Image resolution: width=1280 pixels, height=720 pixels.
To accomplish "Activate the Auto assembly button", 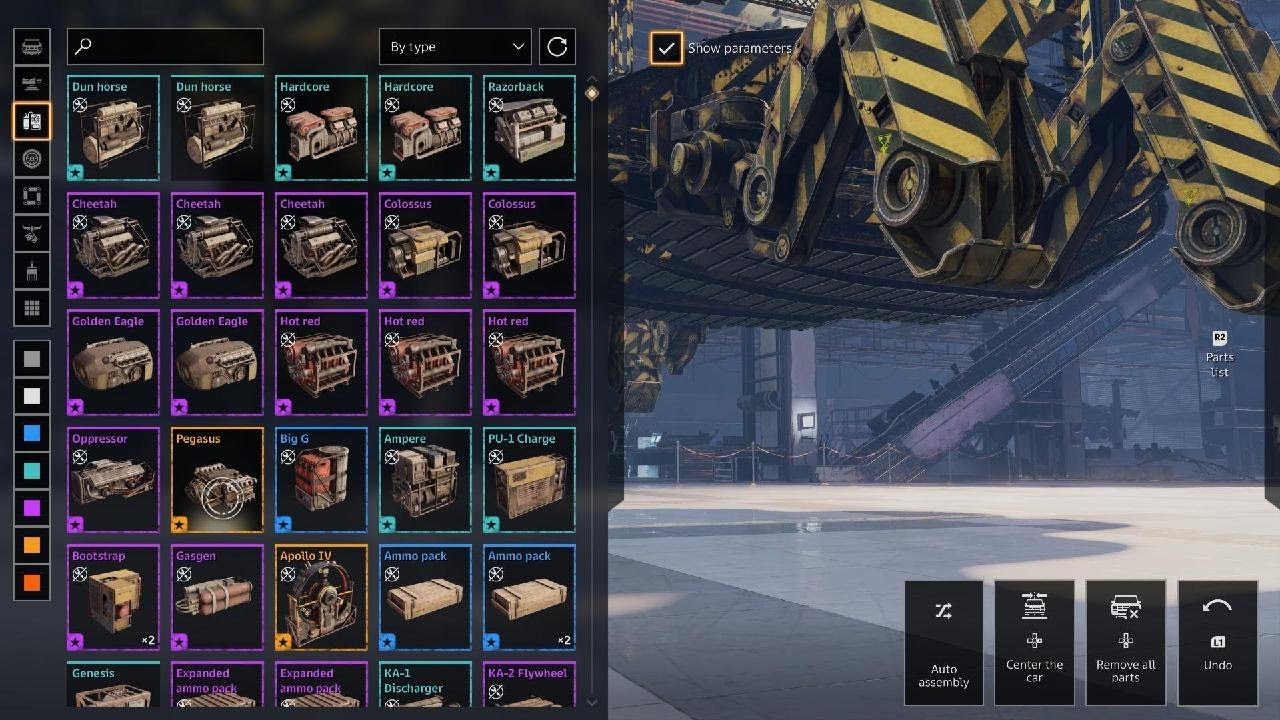I will coord(943,642).
